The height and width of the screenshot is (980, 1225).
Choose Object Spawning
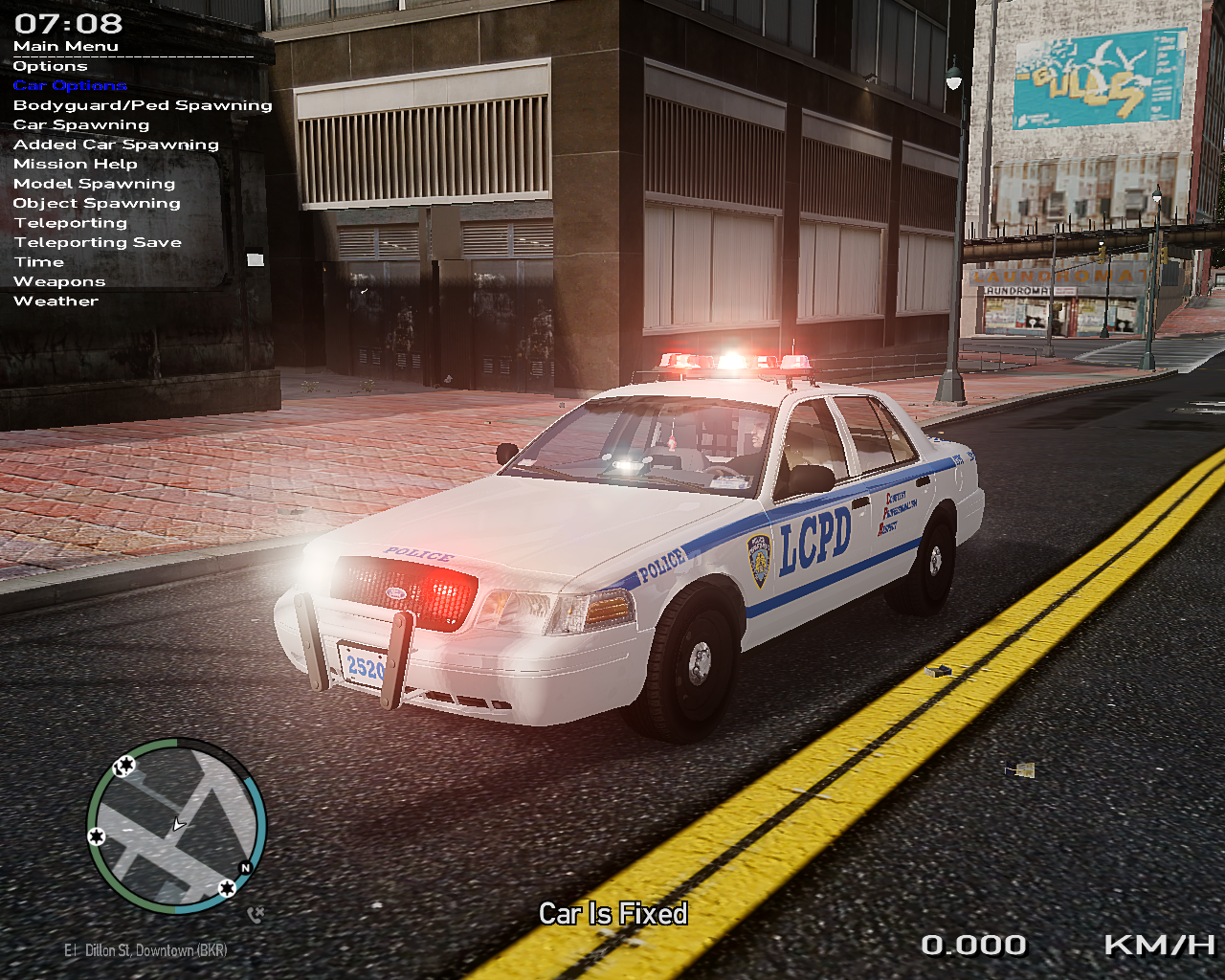97,204
